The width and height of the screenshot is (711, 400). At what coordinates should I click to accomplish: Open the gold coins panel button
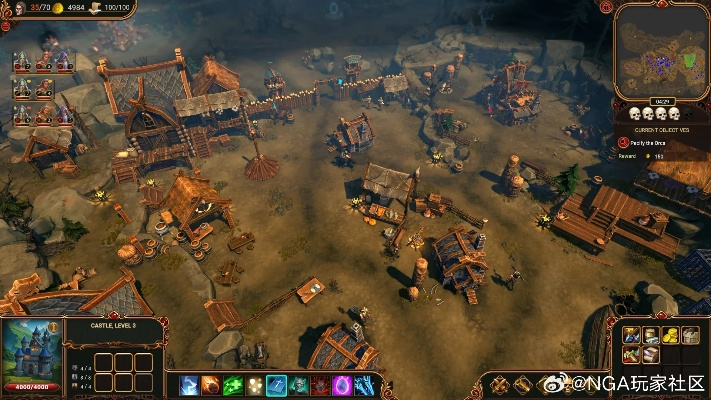670,336
